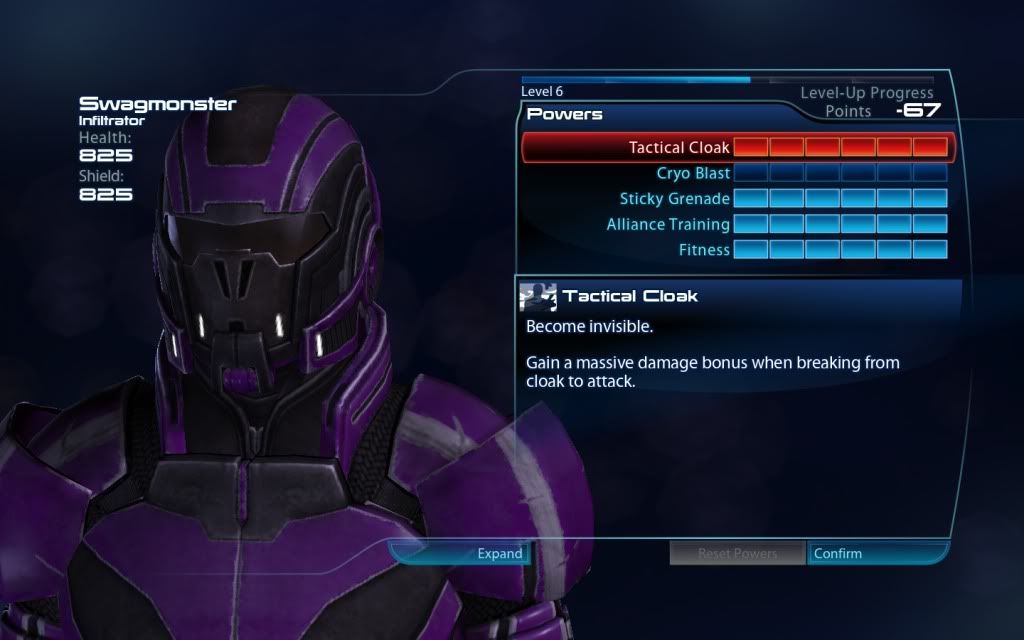Click the Reset Powers button

[737, 553]
